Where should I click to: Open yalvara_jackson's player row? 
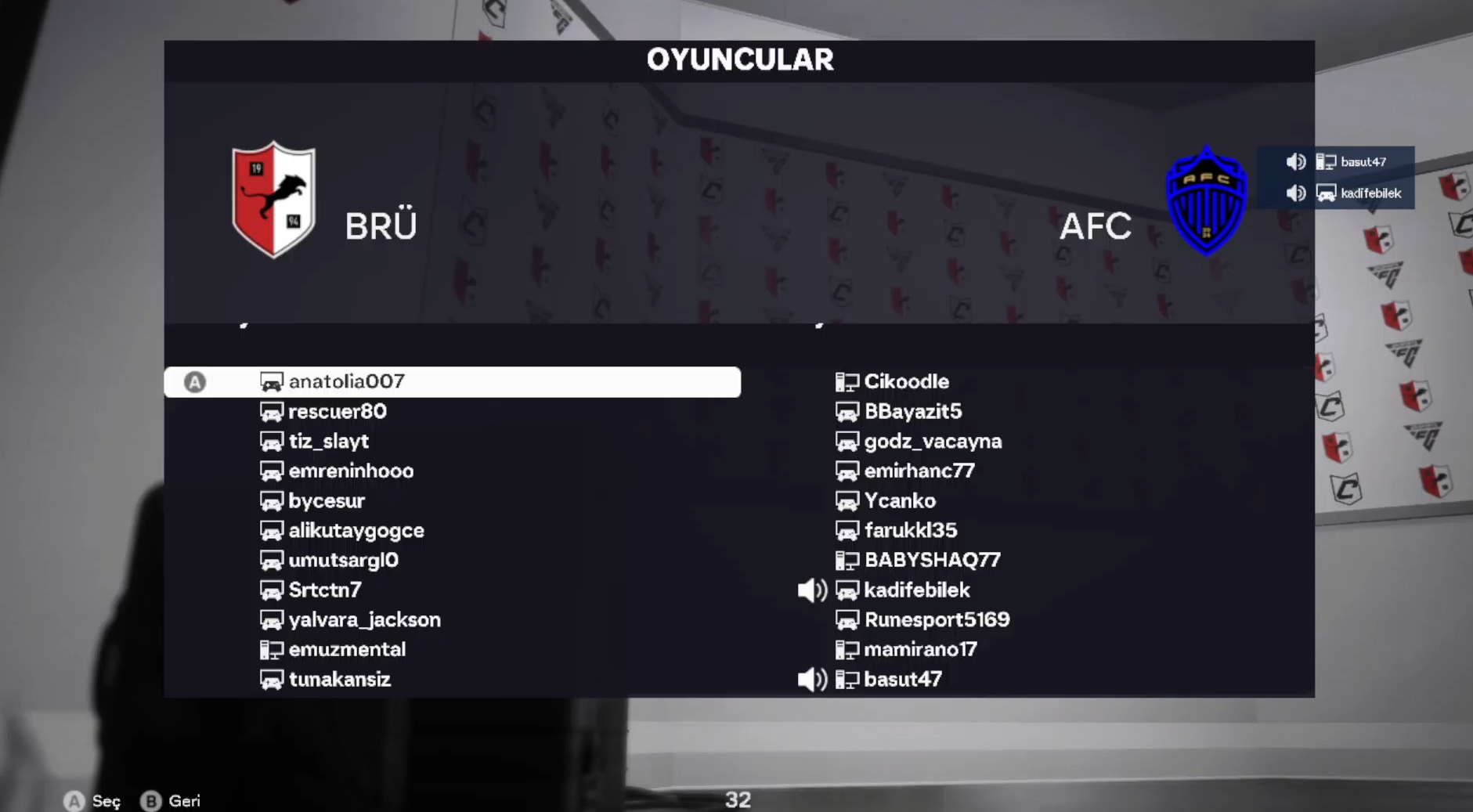pyautogui.click(x=364, y=619)
